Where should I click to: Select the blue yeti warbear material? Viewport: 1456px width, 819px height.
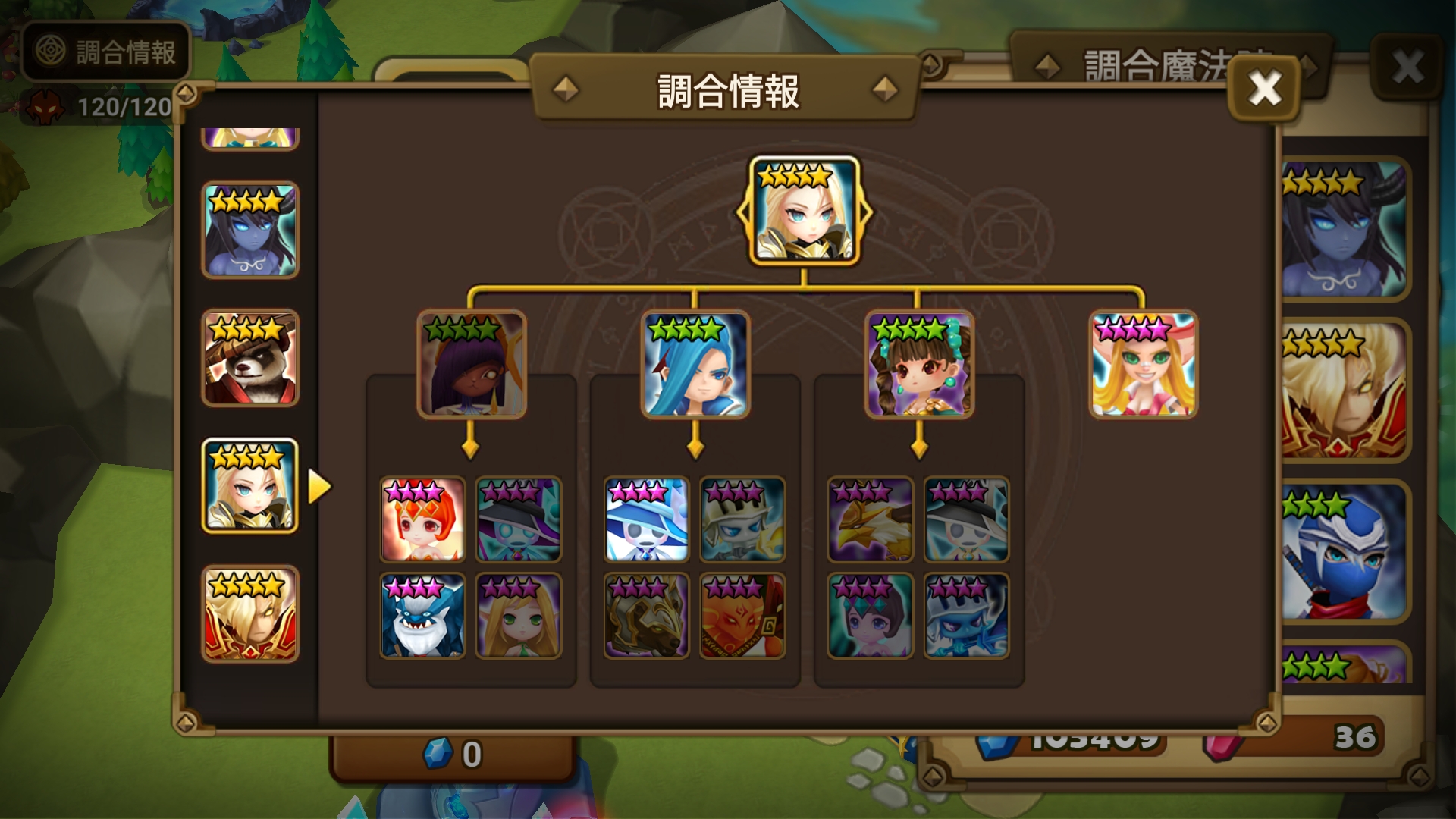point(422,614)
